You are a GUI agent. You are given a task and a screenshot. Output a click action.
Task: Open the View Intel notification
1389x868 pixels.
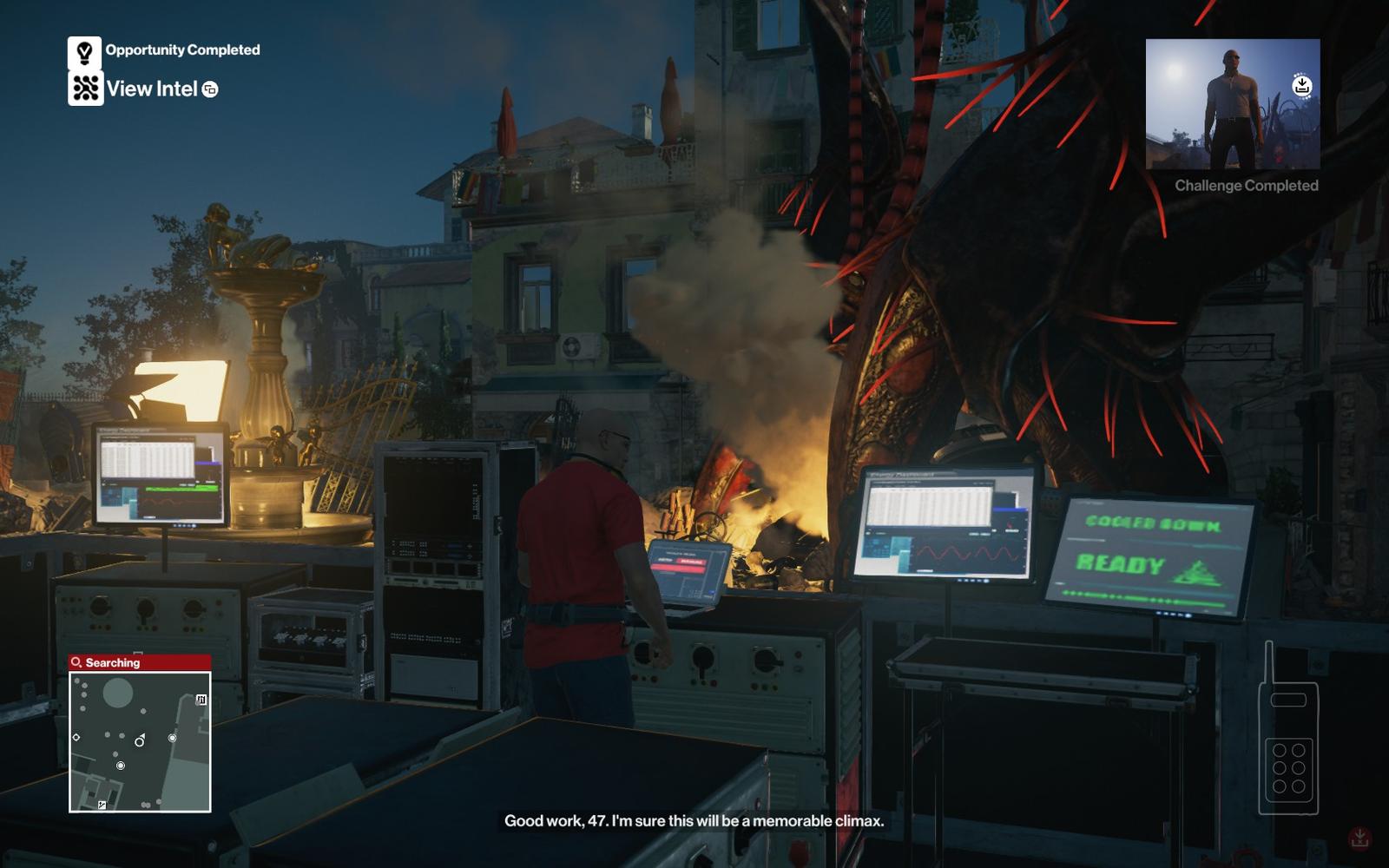pos(152,89)
